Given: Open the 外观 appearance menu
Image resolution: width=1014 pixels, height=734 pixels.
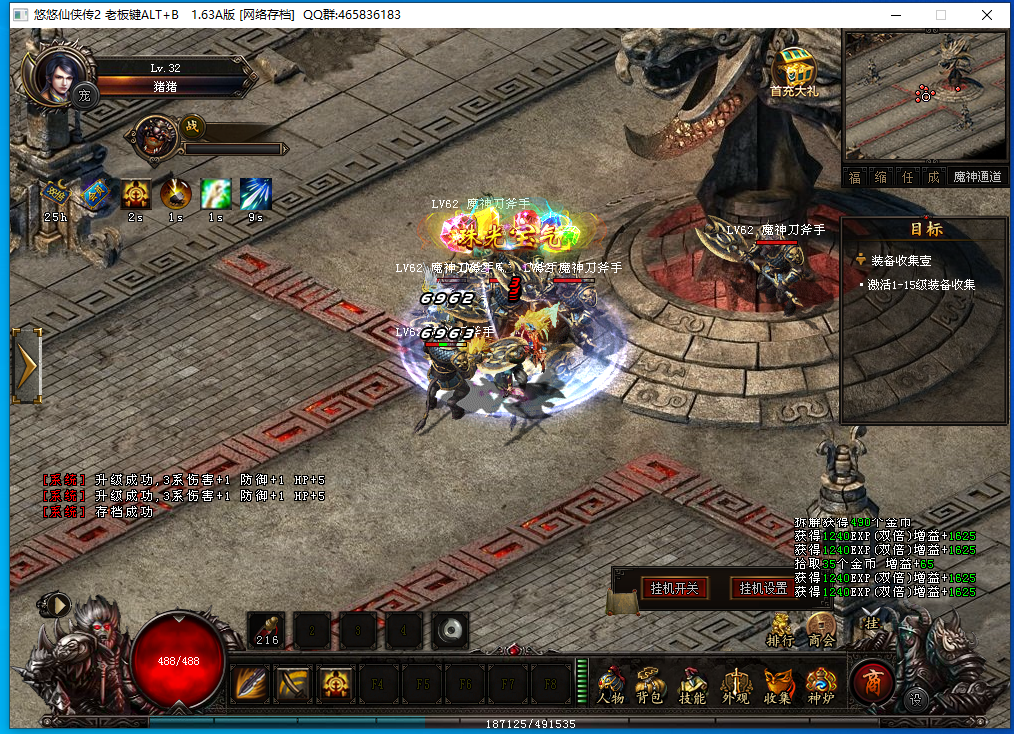Looking at the screenshot, I should [x=735, y=685].
